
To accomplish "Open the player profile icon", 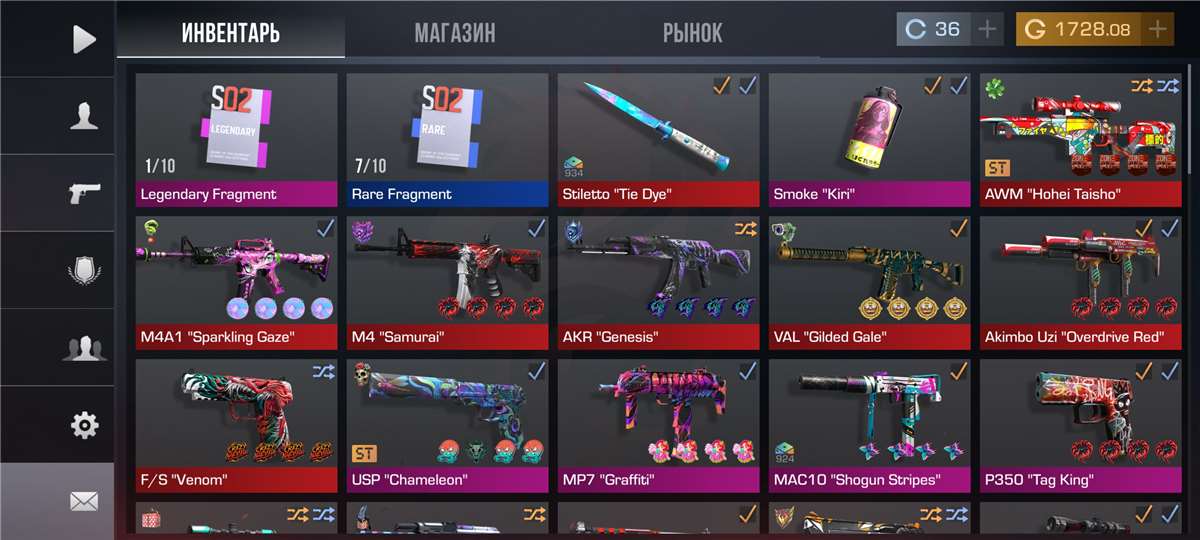I will coord(84,116).
